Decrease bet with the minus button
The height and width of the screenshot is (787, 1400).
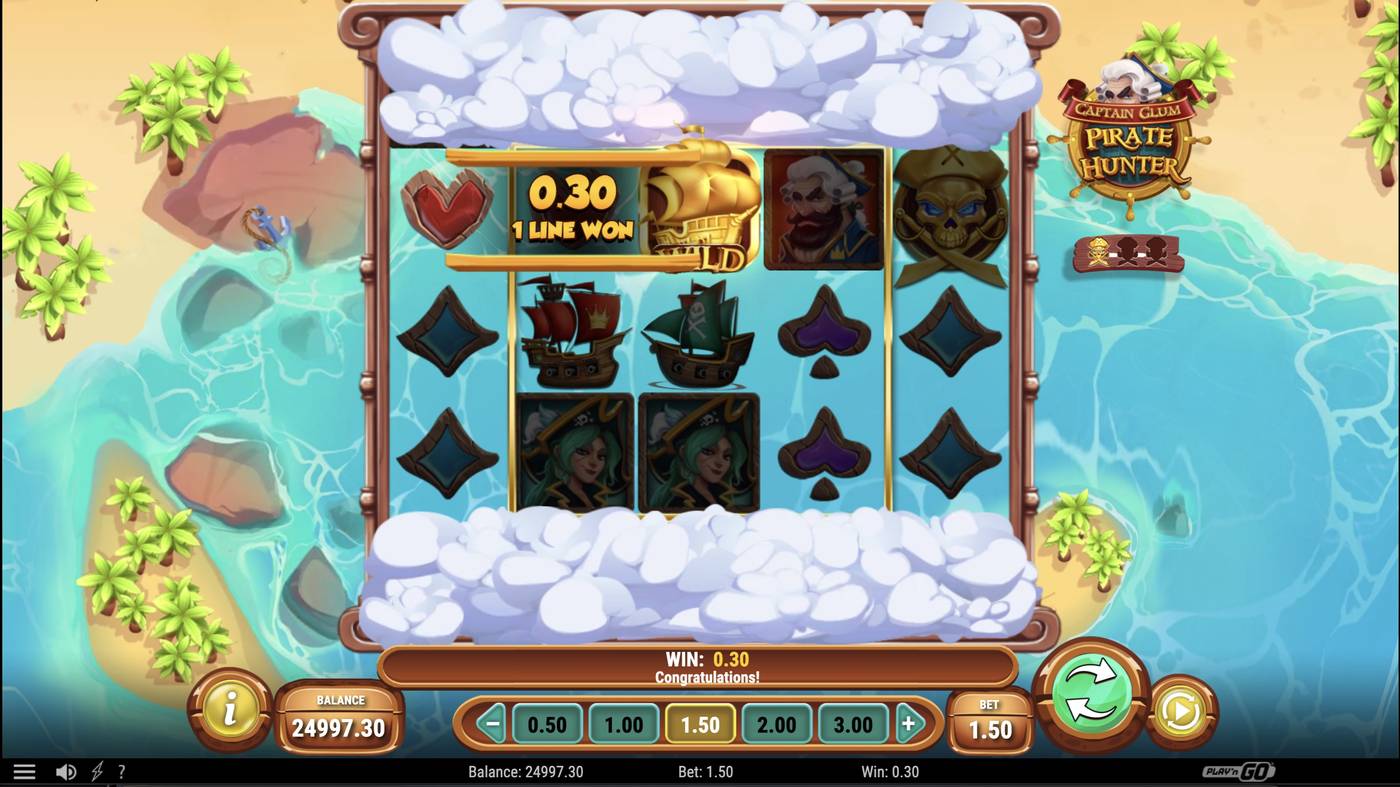tap(490, 722)
